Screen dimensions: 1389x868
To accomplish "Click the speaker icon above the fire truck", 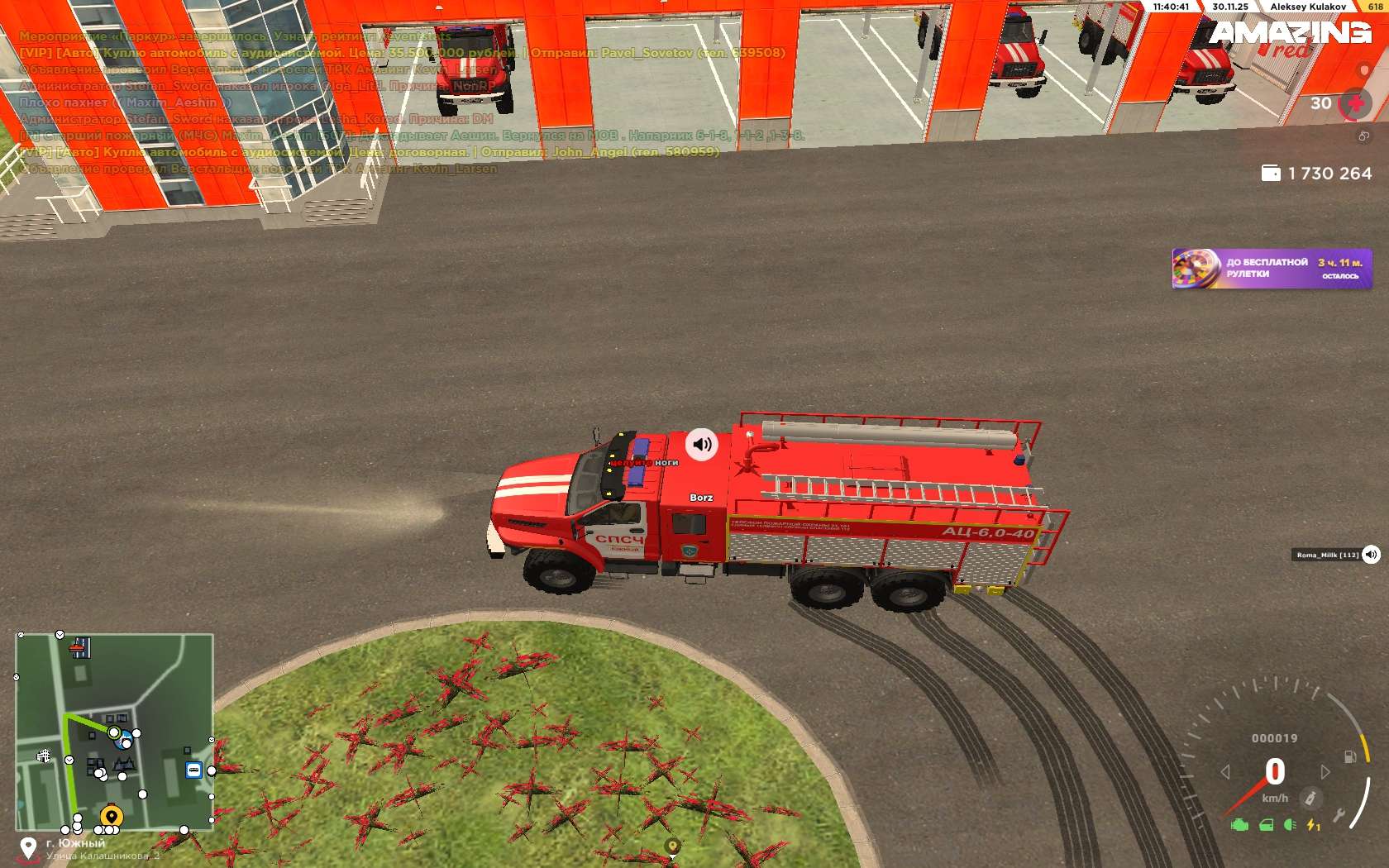I will click(x=702, y=444).
